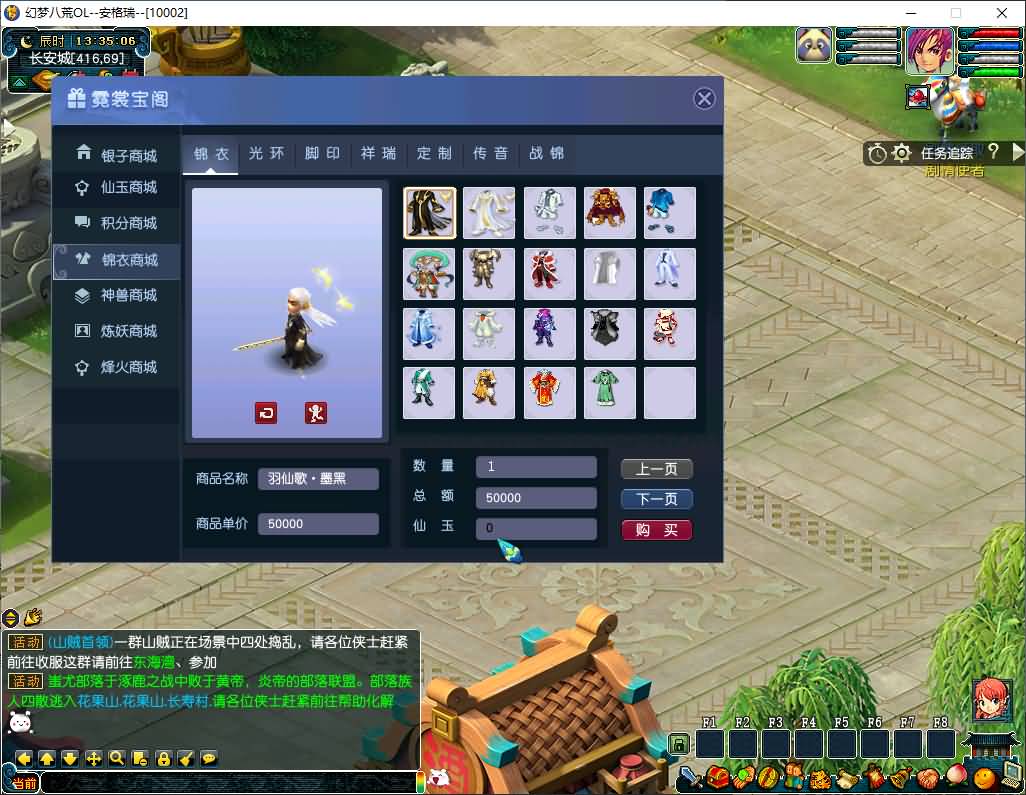Rotate the character preview with red arrow button
This screenshot has height=795, width=1026.
[266, 412]
